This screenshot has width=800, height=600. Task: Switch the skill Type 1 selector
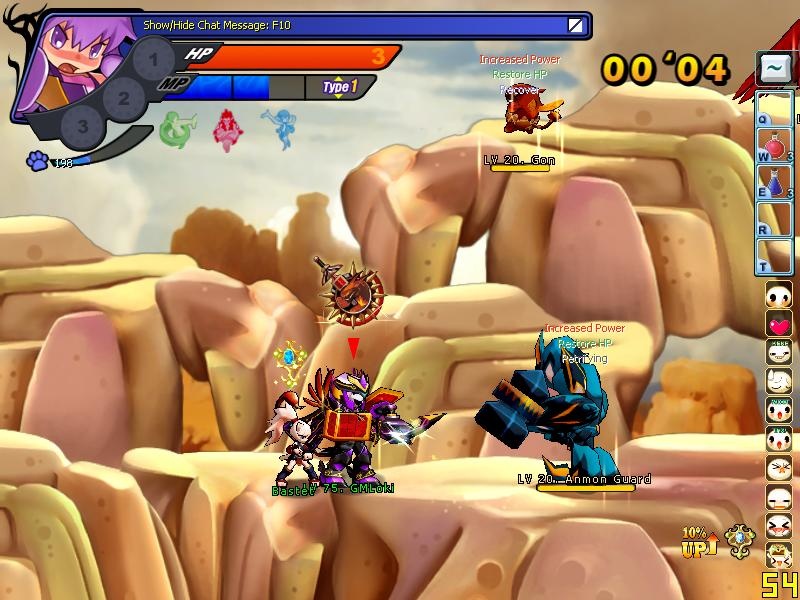coord(339,87)
